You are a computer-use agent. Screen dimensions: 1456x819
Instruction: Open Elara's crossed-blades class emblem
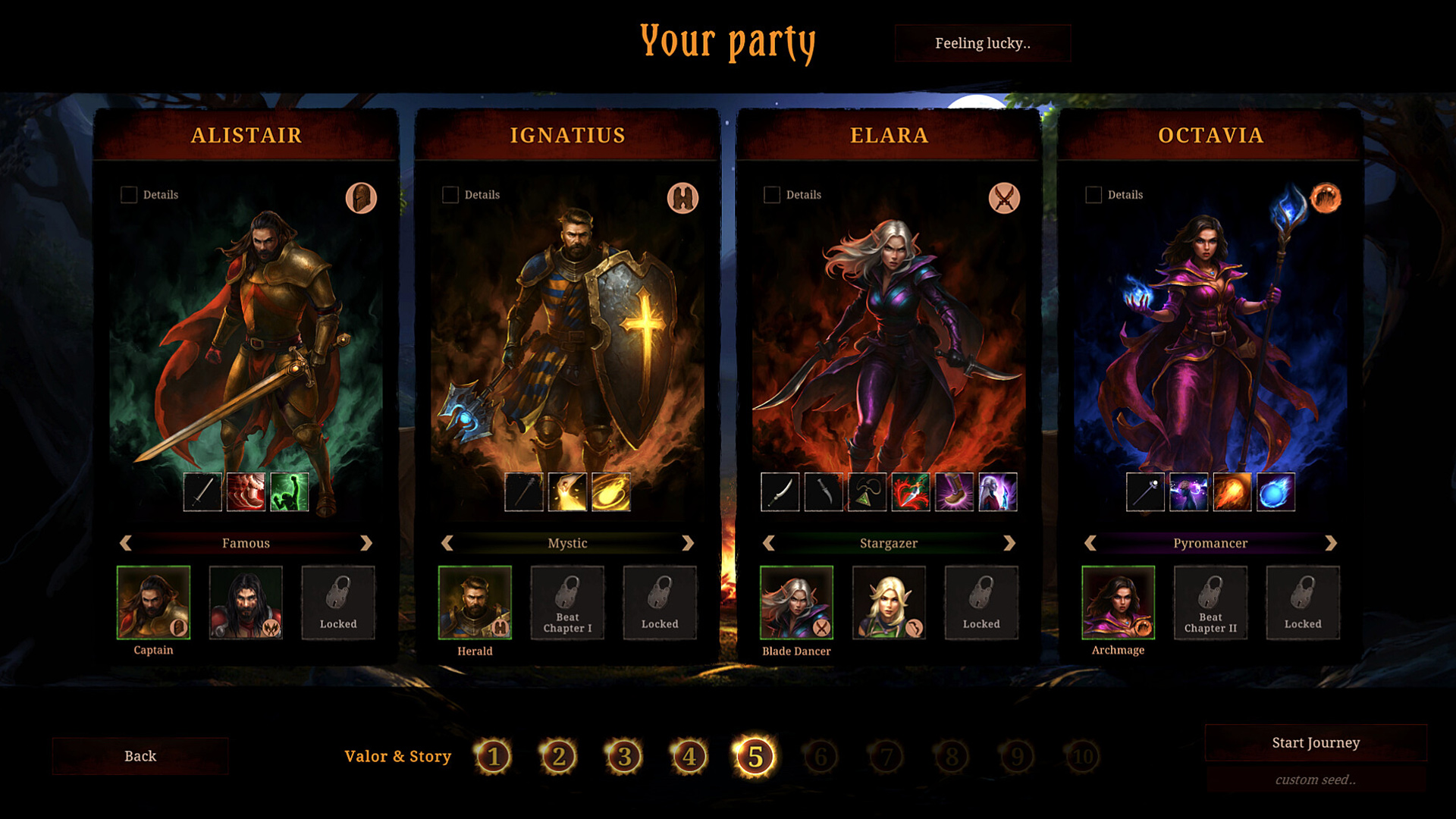tap(1004, 198)
